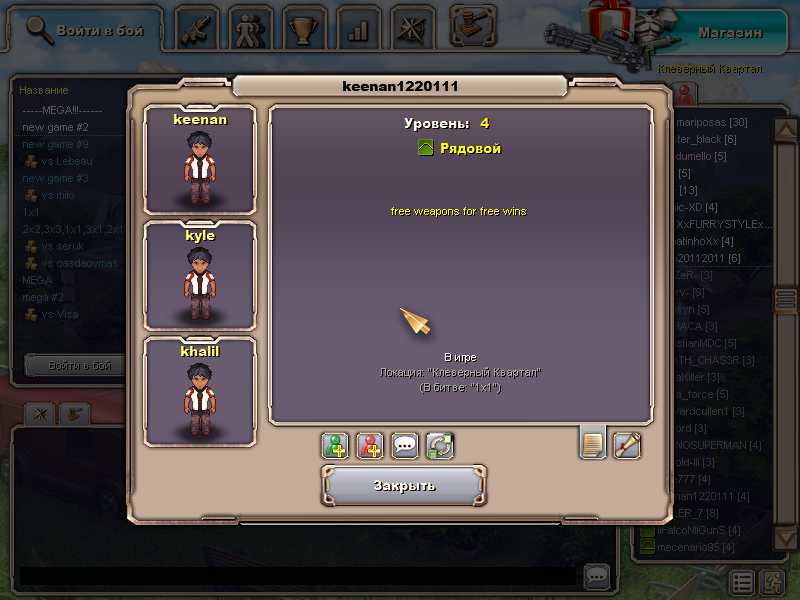Click the player list scroll-down arrow
800x600 pixels.
pyautogui.click(x=786, y=539)
